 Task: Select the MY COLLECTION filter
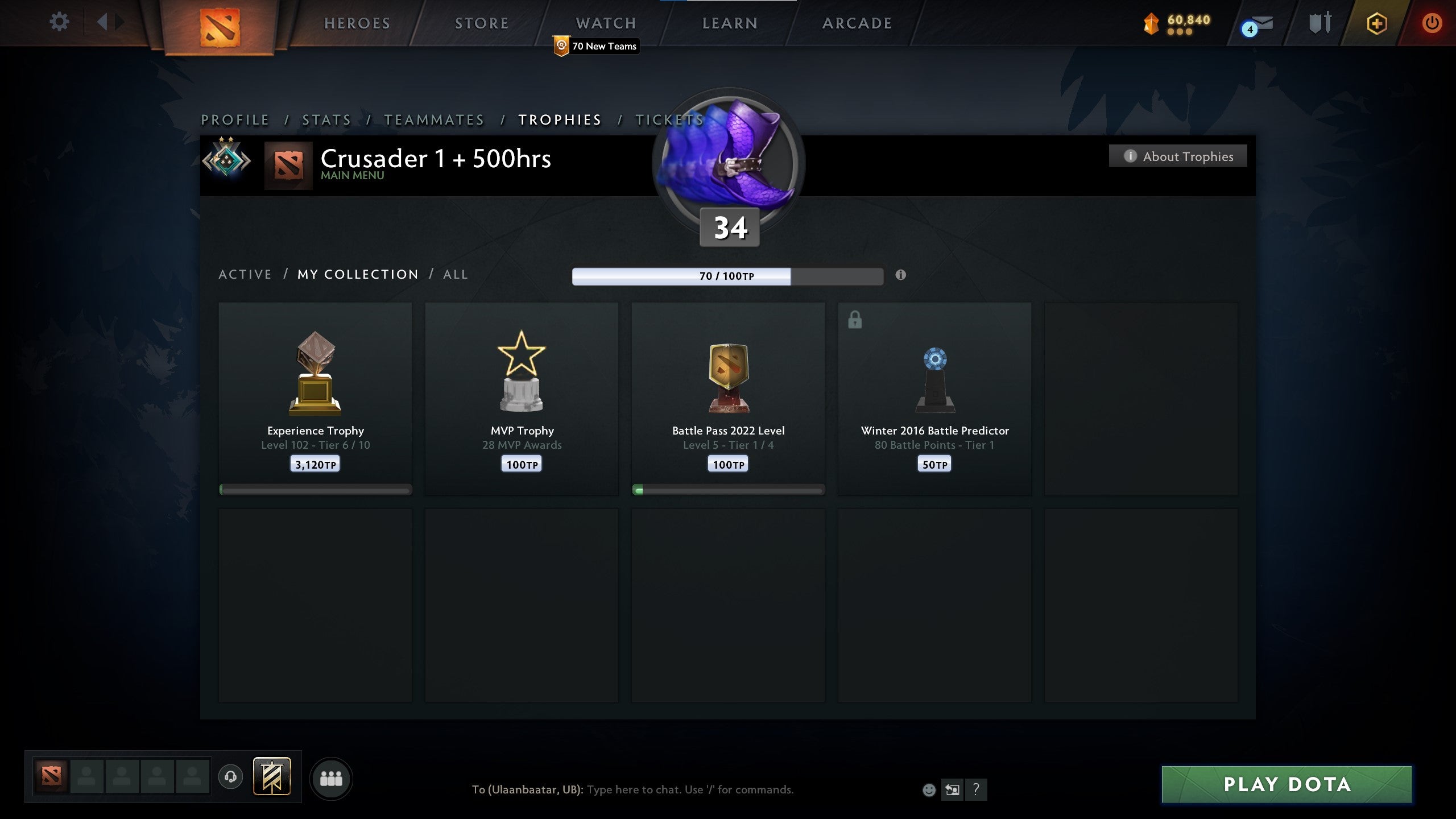(x=358, y=274)
